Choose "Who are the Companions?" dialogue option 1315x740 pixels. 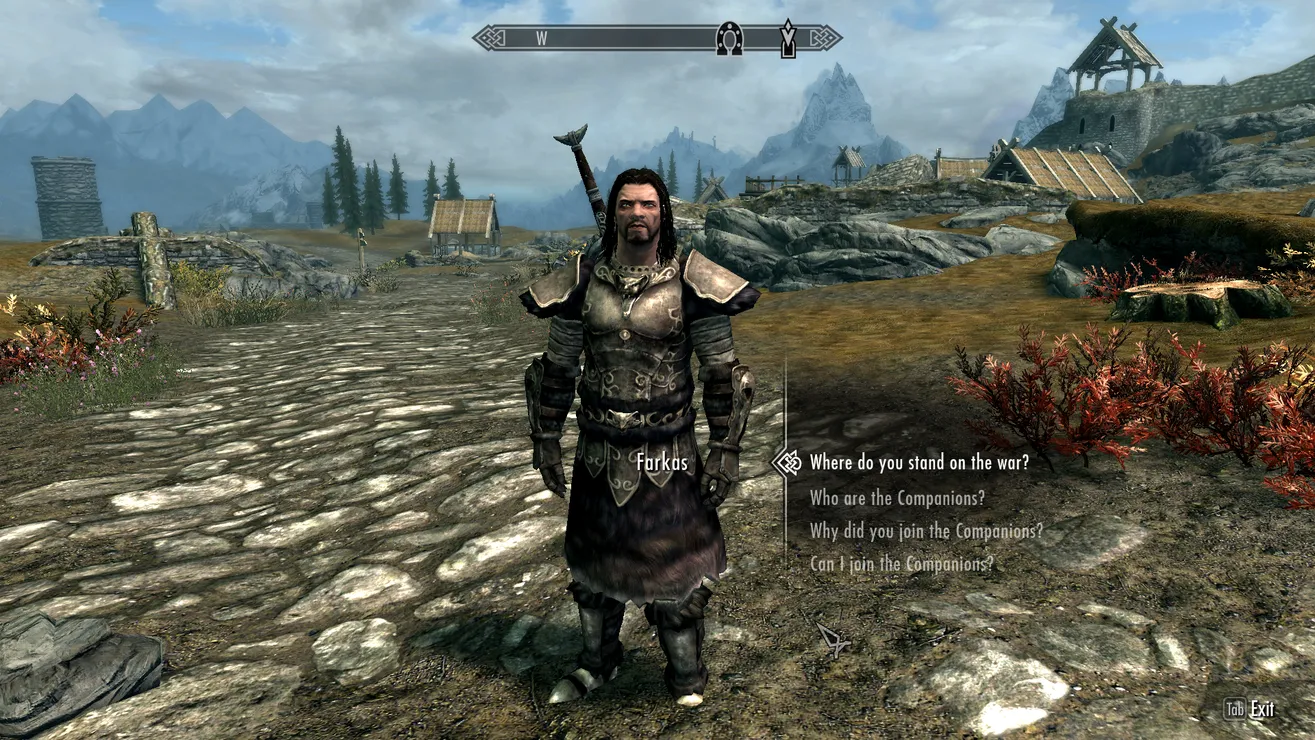(x=897, y=498)
